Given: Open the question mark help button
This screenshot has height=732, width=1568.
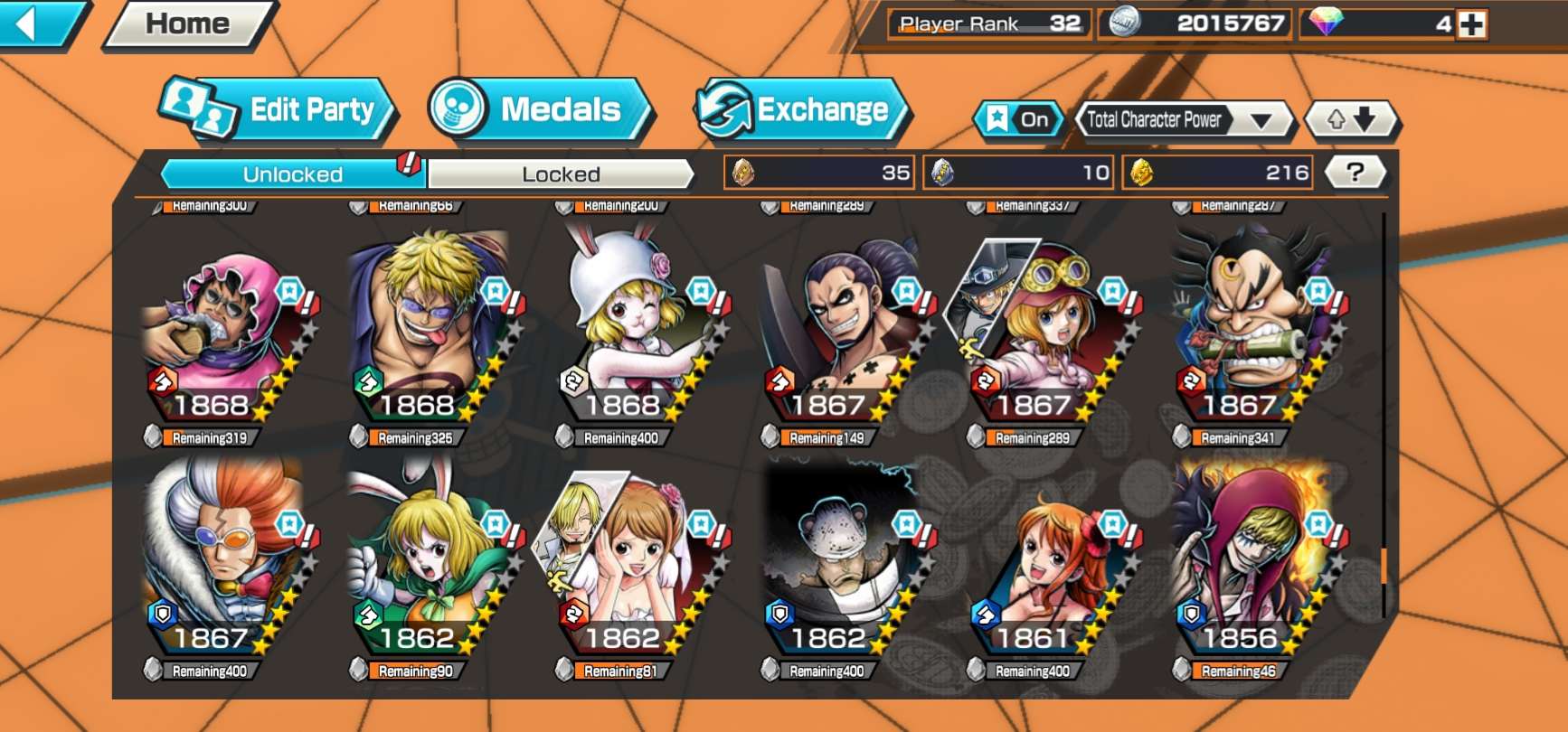Looking at the screenshot, I should coord(1355,172).
